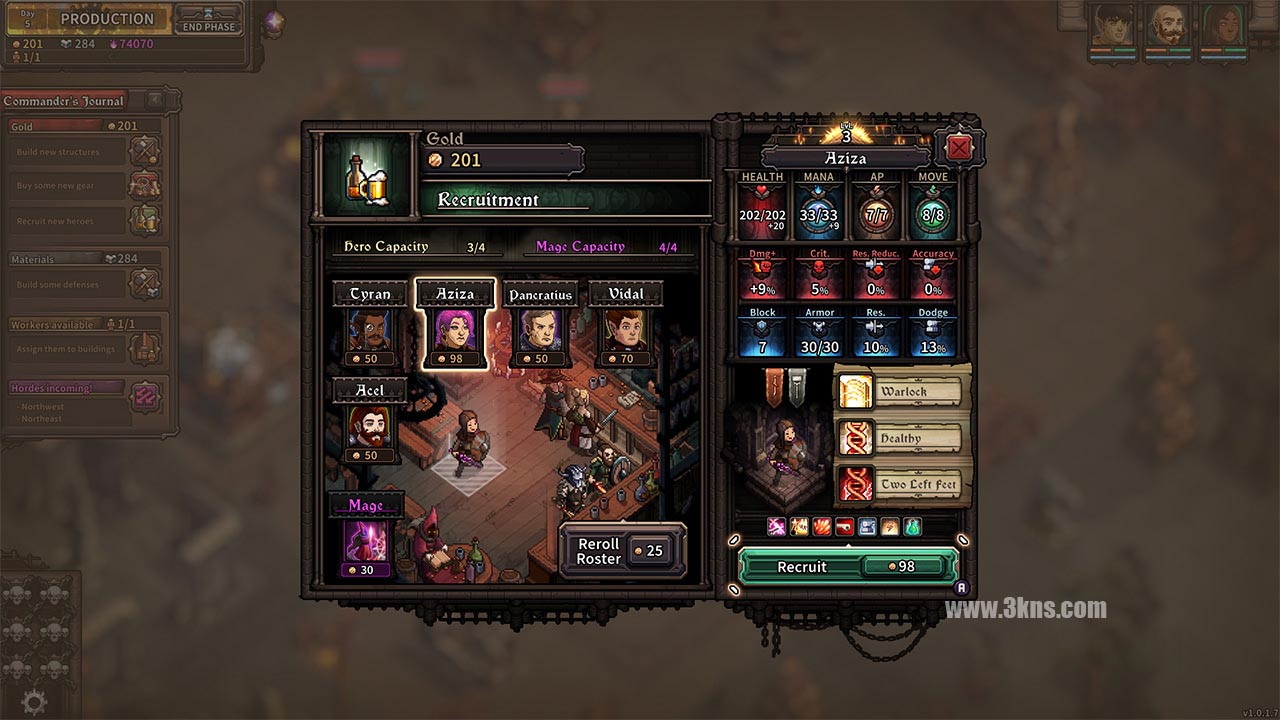The height and width of the screenshot is (720, 1280).
Task: Inspect the Healthy trait
Action: 900,438
